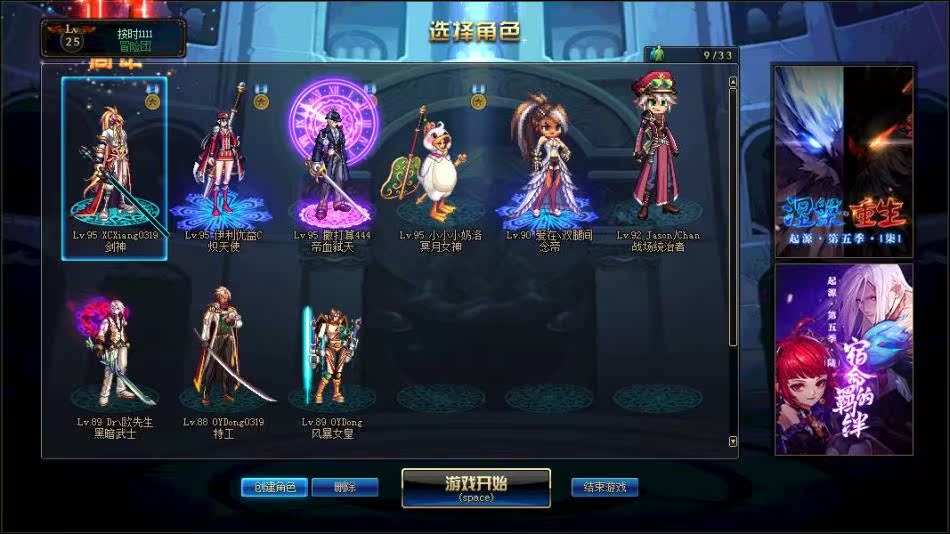The height and width of the screenshot is (534, 950).
Task: Open the 冒险团 adventure group level panel
Action: tap(113, 38)
